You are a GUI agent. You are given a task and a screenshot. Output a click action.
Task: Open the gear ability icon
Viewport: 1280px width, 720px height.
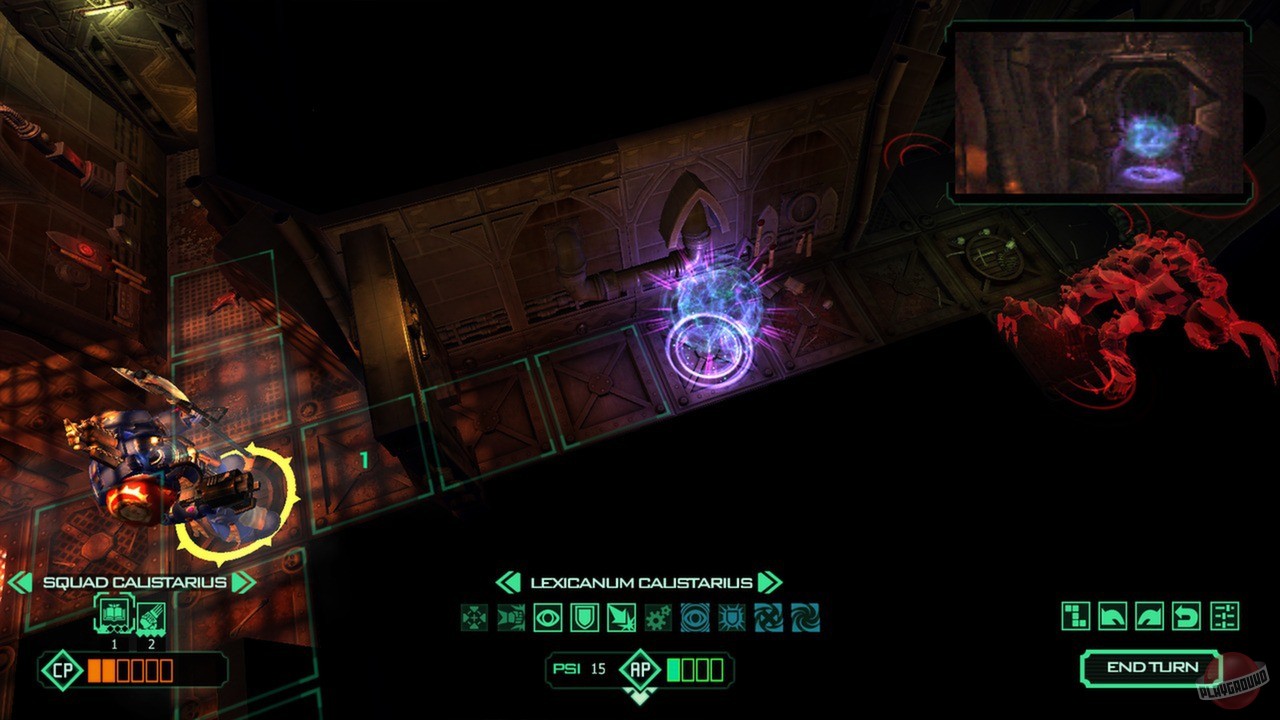click(658, 617)
